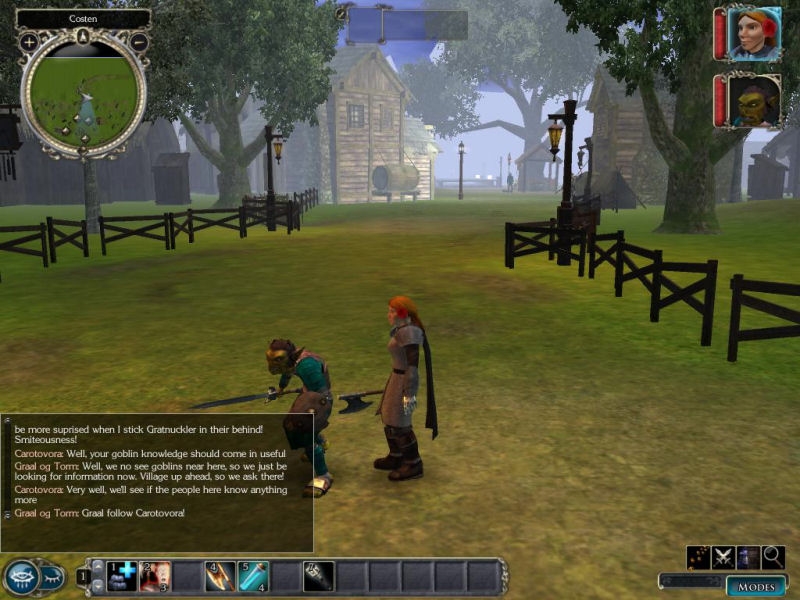Activate the hotbar slot numbered 2
The height and width of the screenshot is (600, 800).
pos(155,576)
